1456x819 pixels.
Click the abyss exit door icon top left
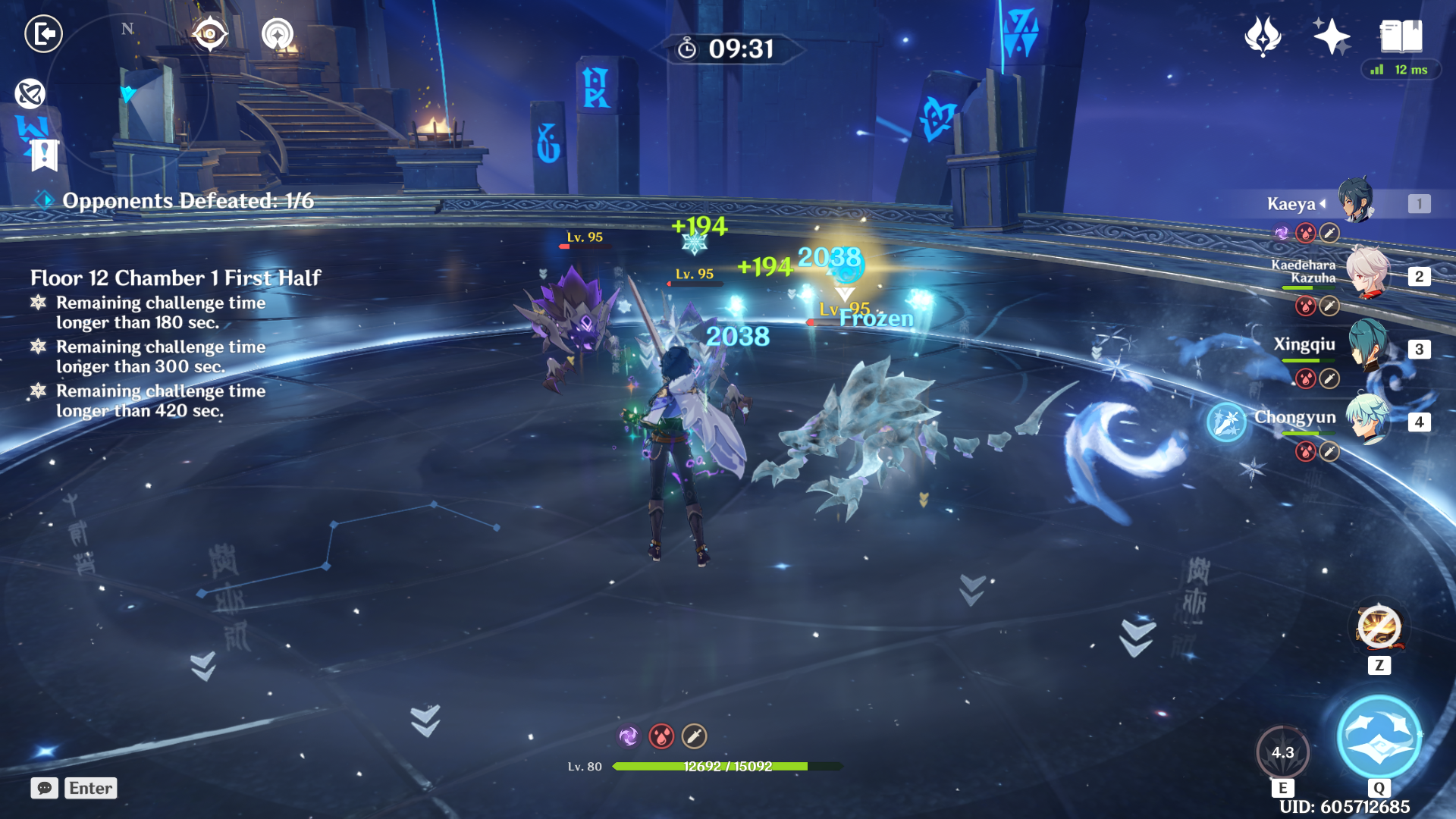point(43,33)
